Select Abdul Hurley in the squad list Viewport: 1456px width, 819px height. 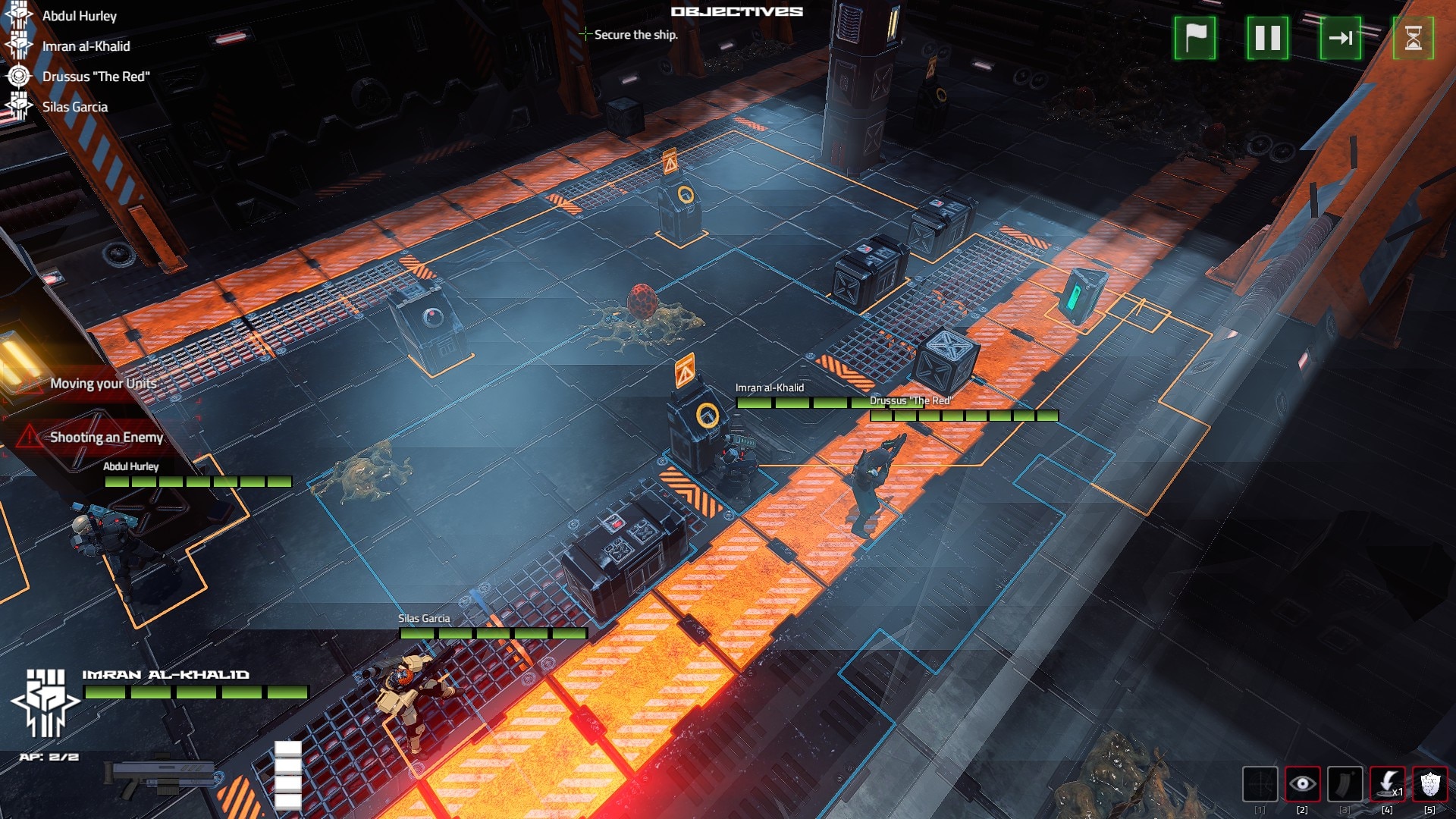79,16
